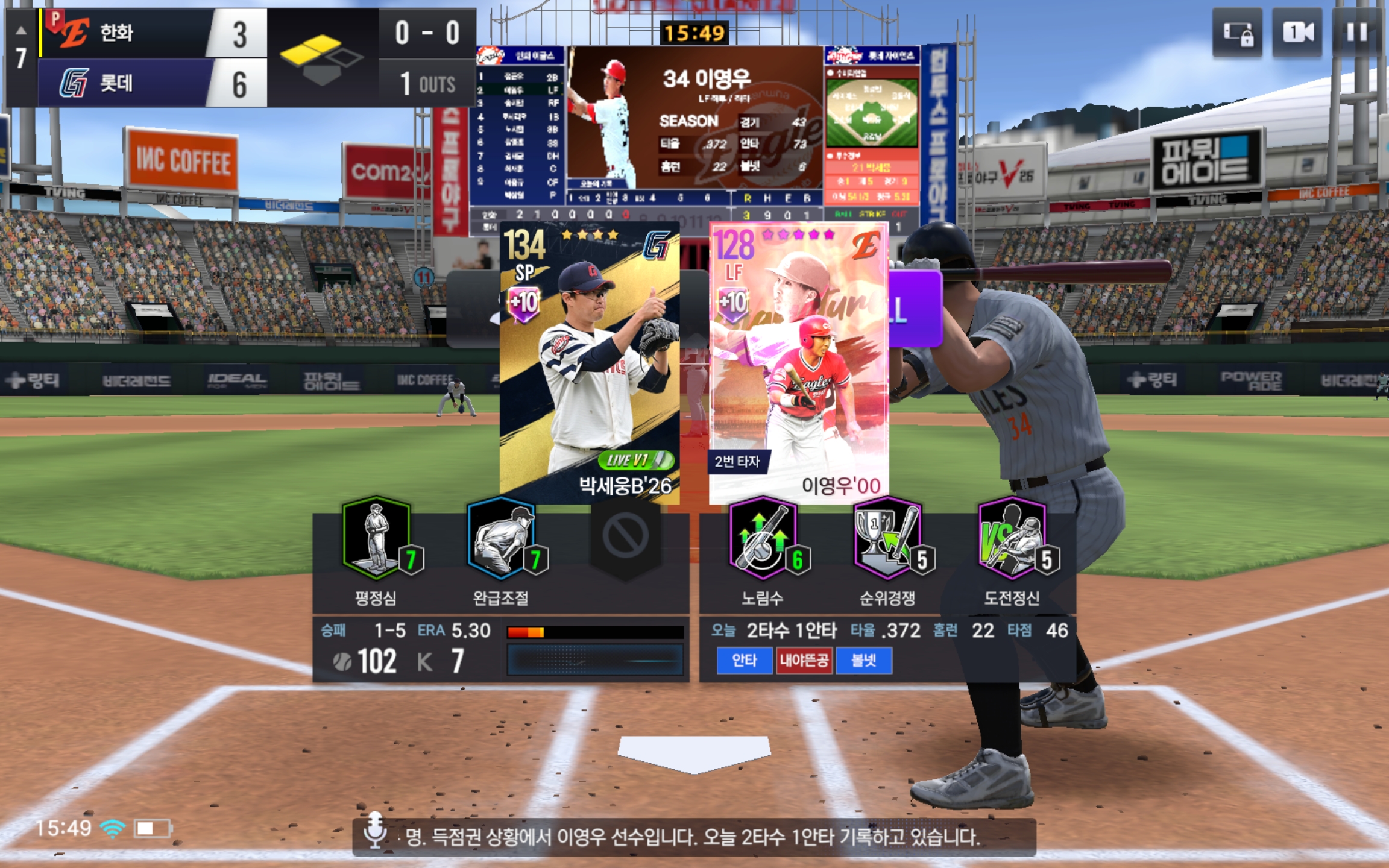
Task: Pause the game
Action: (1356, 33)
